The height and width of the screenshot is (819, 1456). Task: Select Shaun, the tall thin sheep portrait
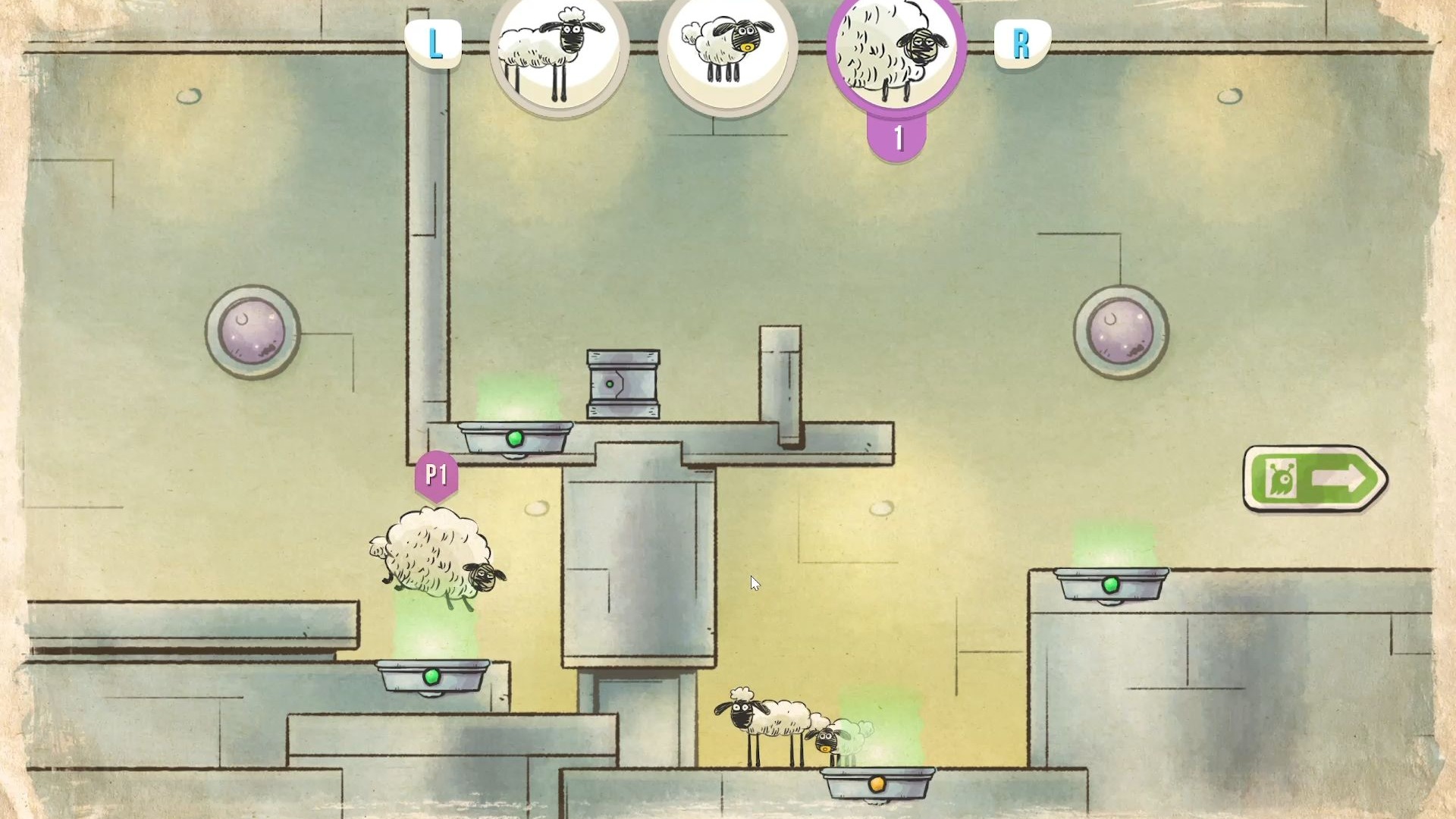[x=559, y=52]
